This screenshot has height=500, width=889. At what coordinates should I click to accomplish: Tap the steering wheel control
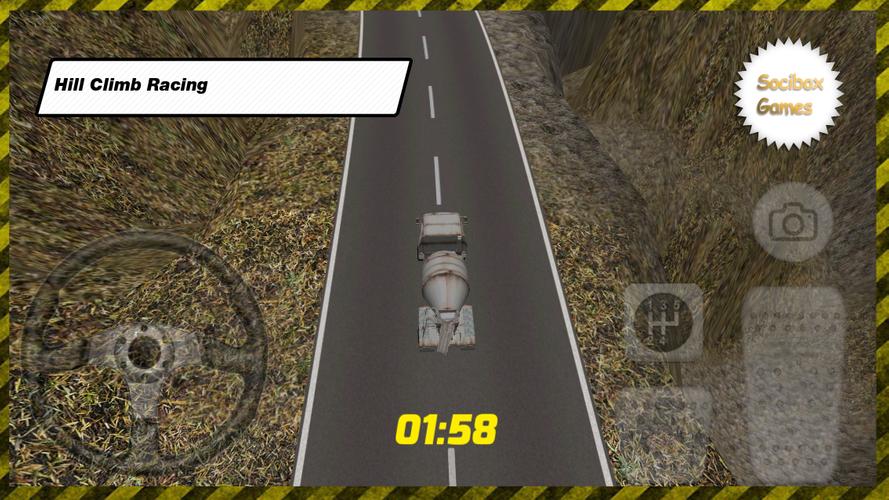[x=144, y=350]
